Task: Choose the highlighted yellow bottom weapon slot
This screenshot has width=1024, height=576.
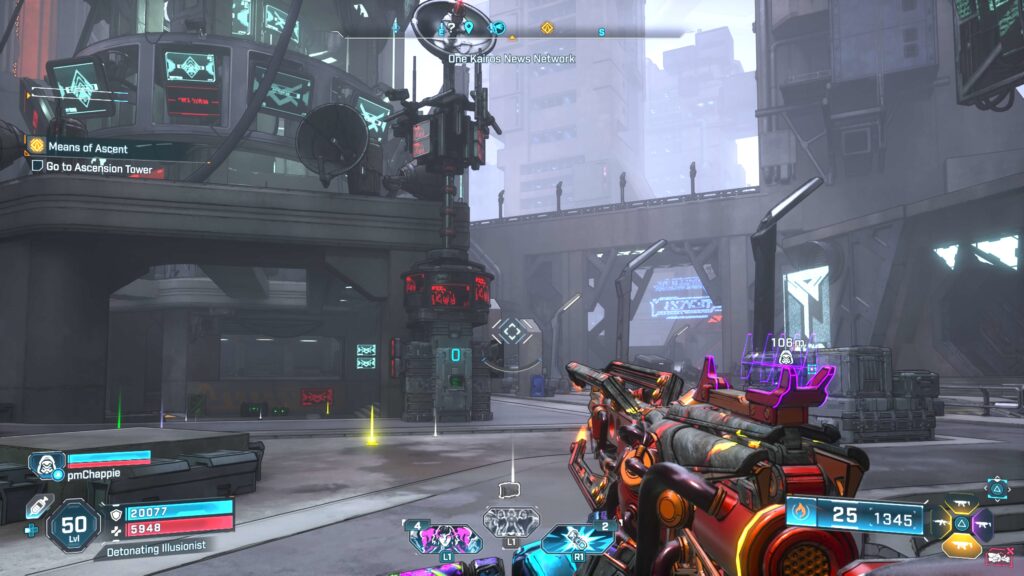Action: [x=961, y=546]
